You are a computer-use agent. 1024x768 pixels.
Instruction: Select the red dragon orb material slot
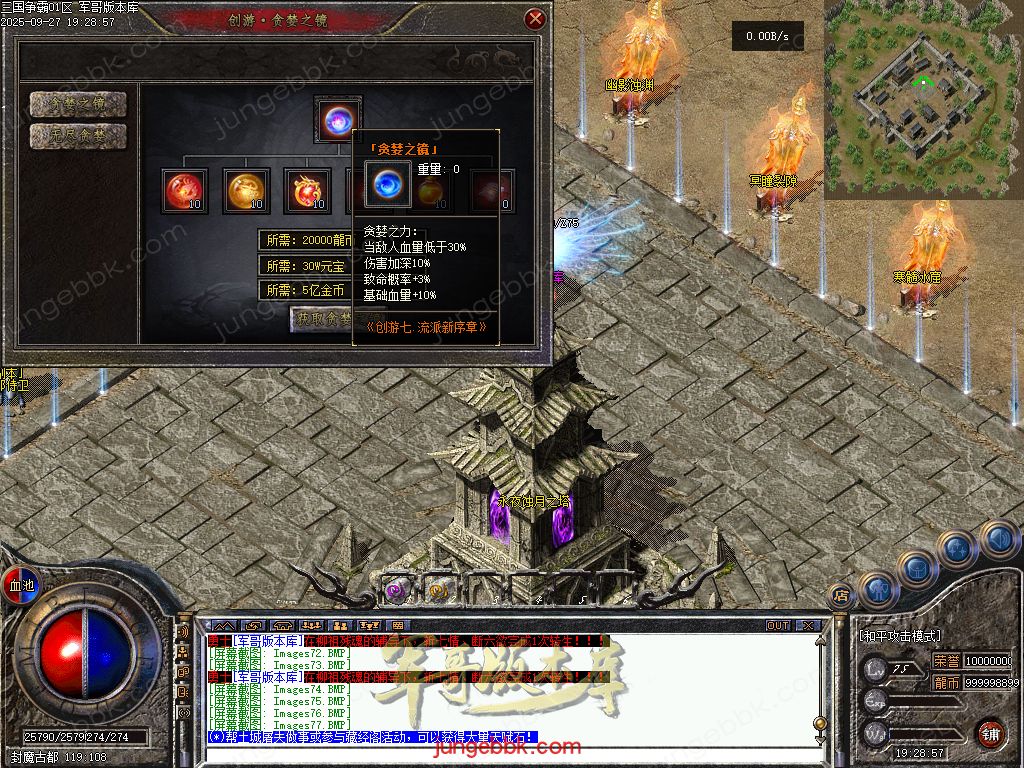coord(306,189)
